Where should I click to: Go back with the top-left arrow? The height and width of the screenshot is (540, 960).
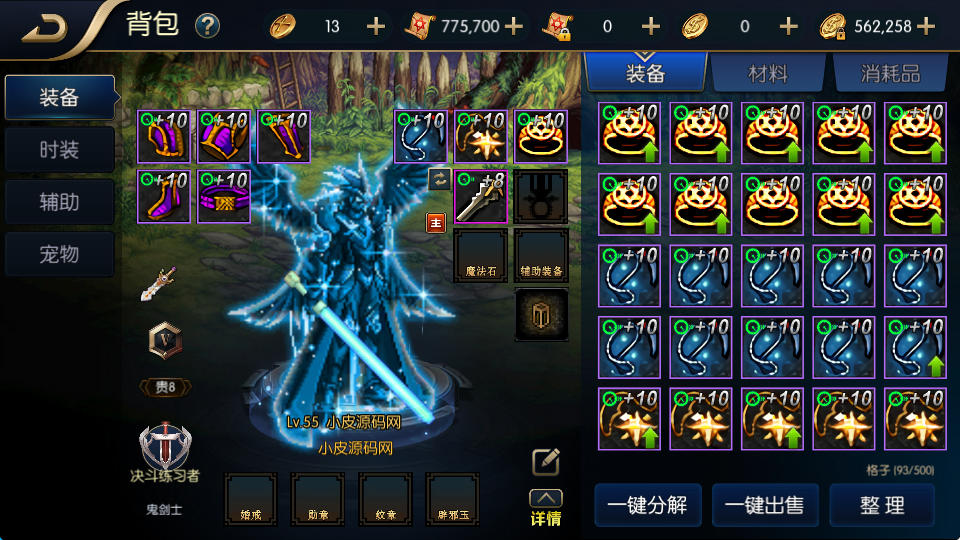click(45, 26)
